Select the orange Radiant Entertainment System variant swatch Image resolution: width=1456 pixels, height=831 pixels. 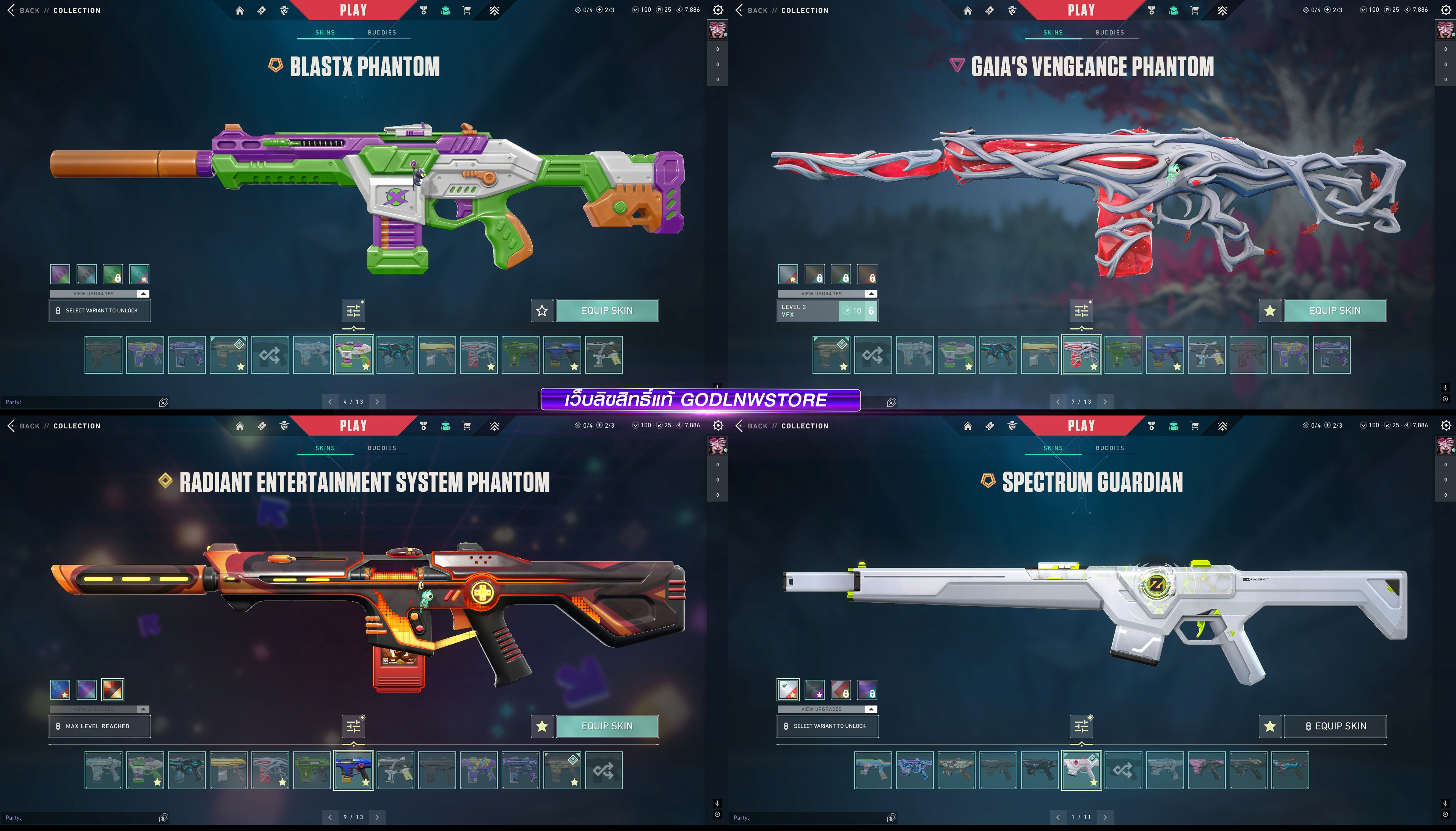(113, 690)
